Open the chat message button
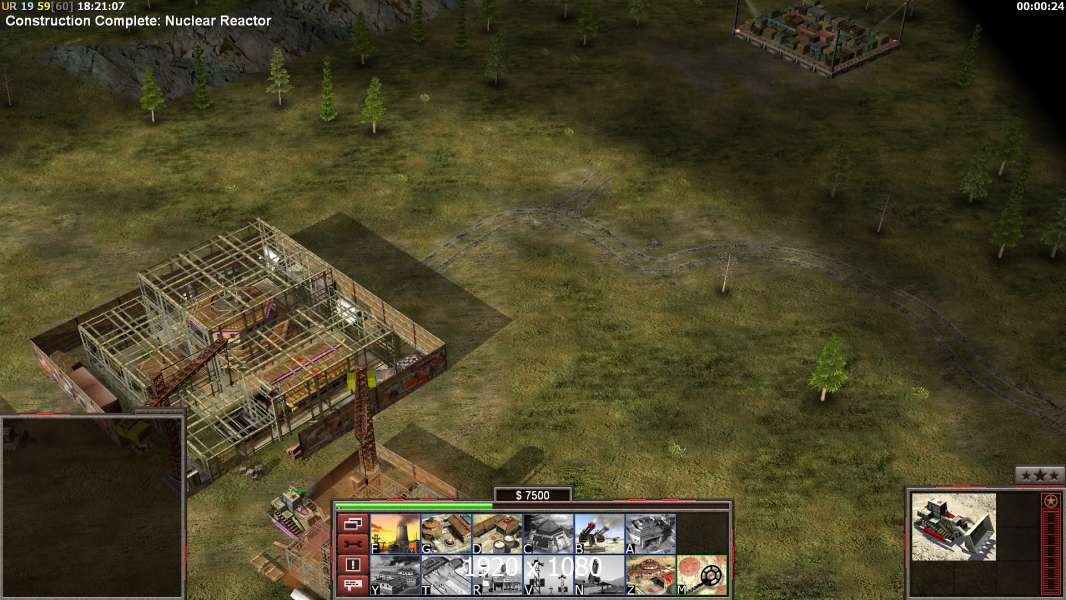1066x600 pixels. [x=352, y=585]
